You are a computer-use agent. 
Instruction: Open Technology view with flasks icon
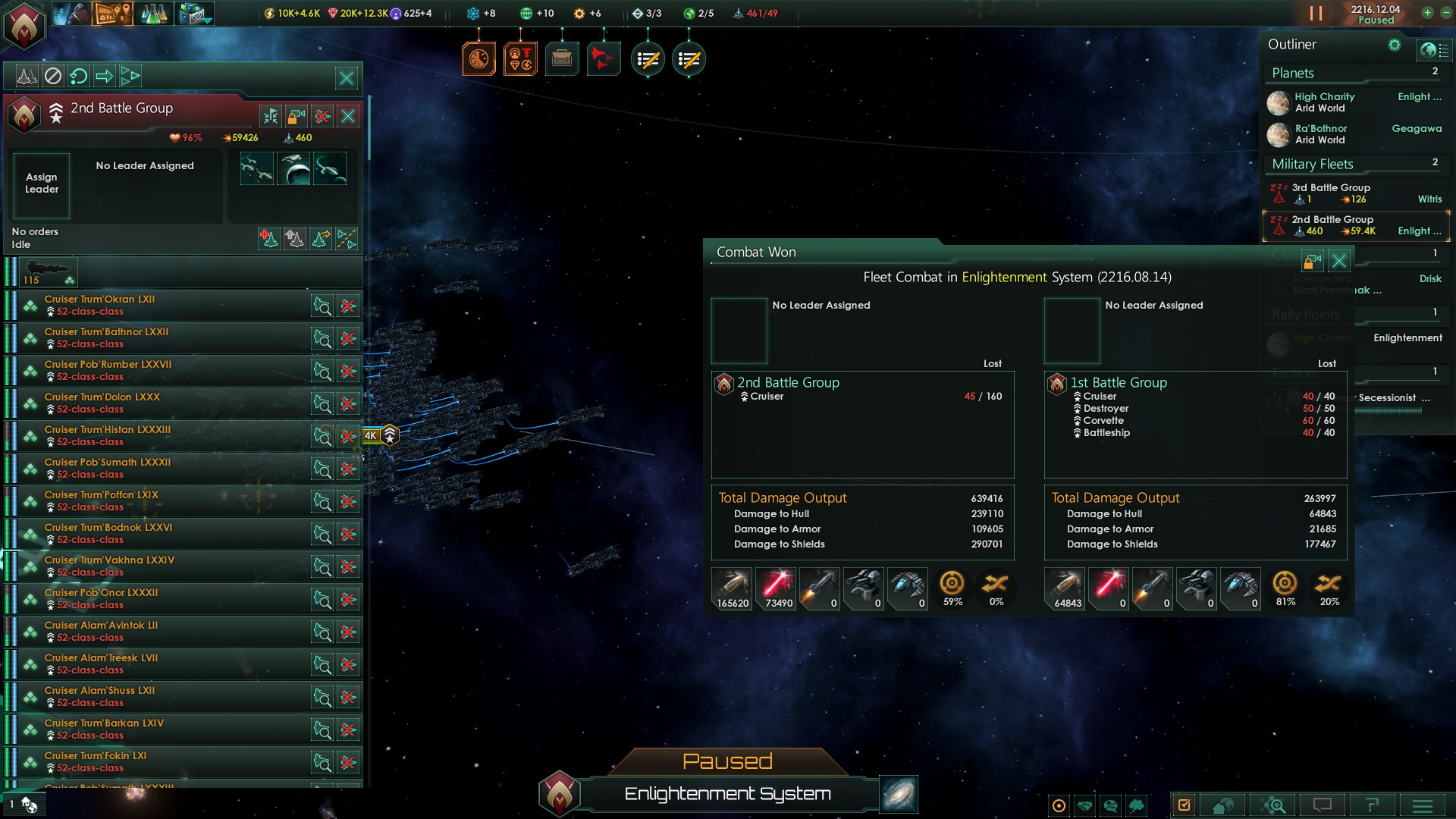point(153,13)
